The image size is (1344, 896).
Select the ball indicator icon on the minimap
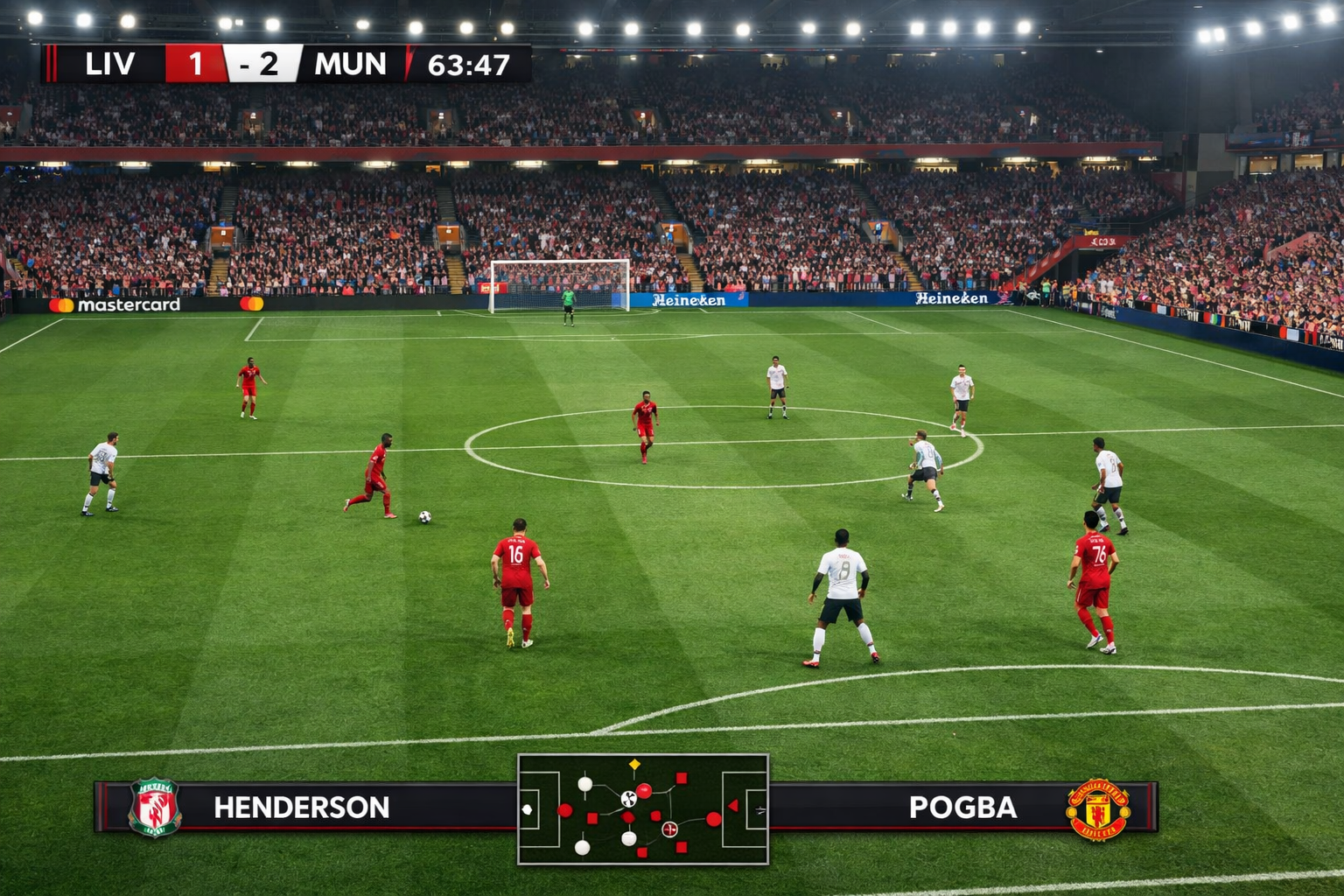pyautogui.click(x=628, y=798)
